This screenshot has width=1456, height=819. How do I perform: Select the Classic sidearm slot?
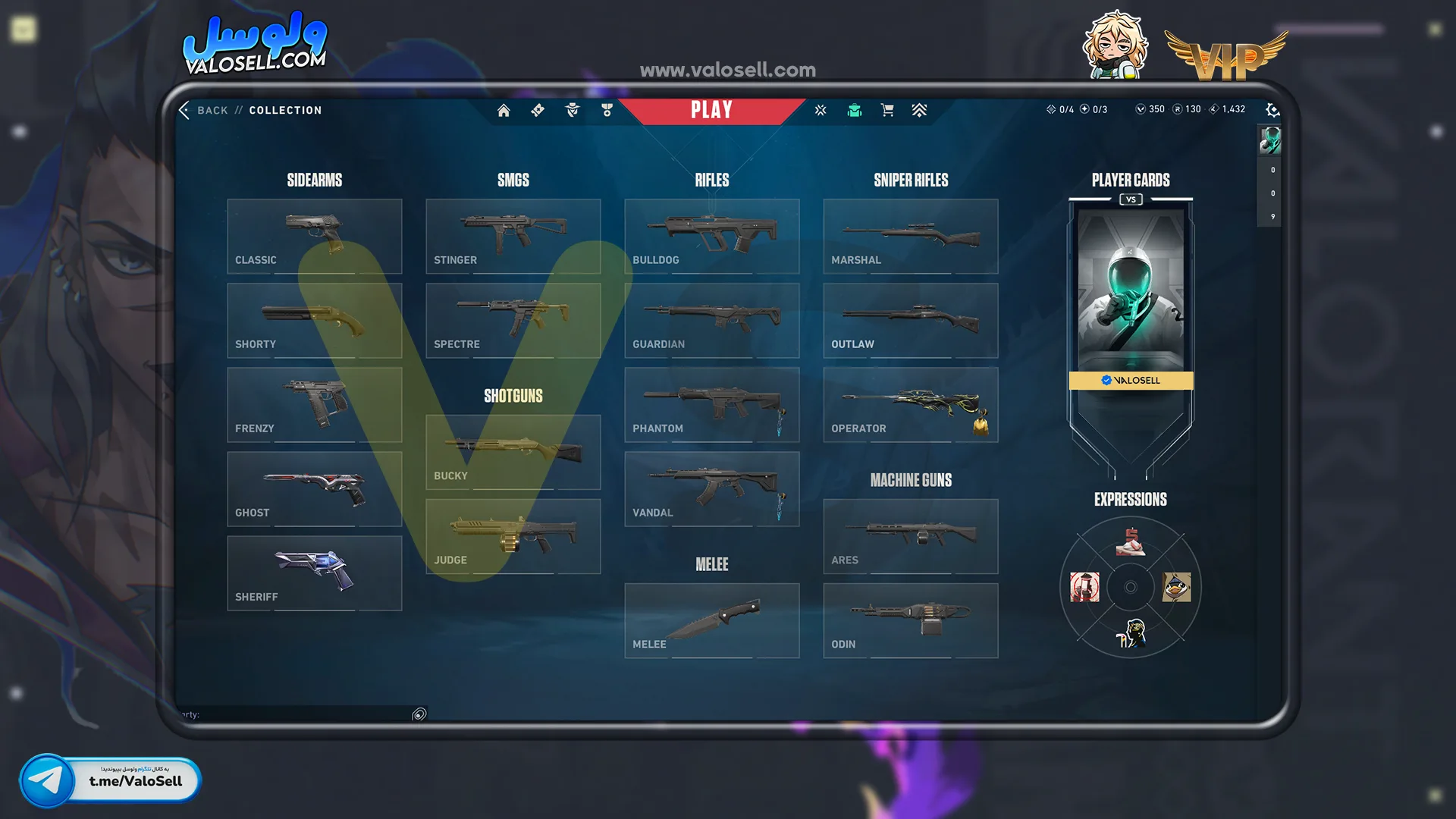point(314,236)
